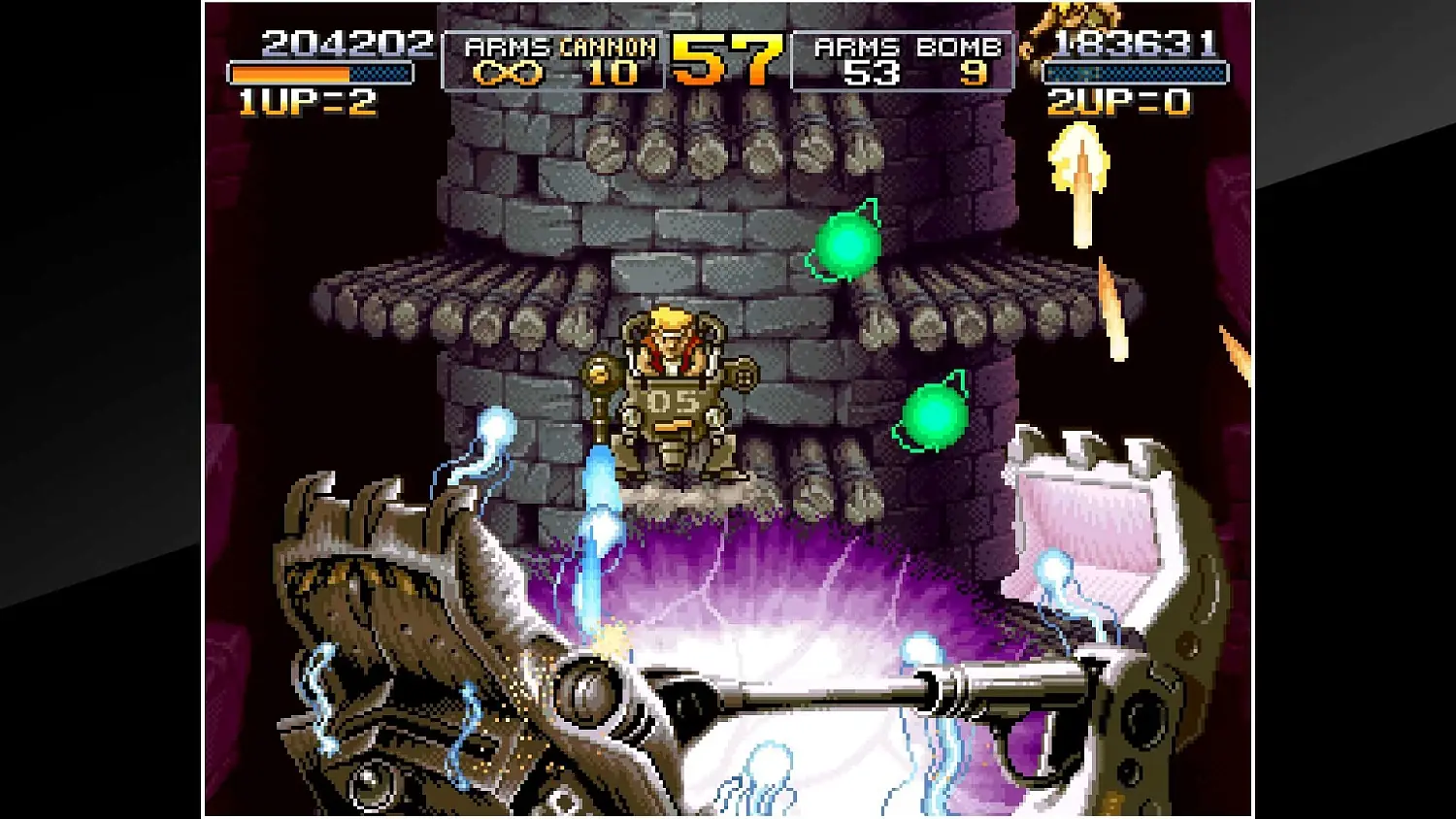Click the ARMS BOMB count showing 9
The image size is (1456, 819).
(x=975, y=70)
